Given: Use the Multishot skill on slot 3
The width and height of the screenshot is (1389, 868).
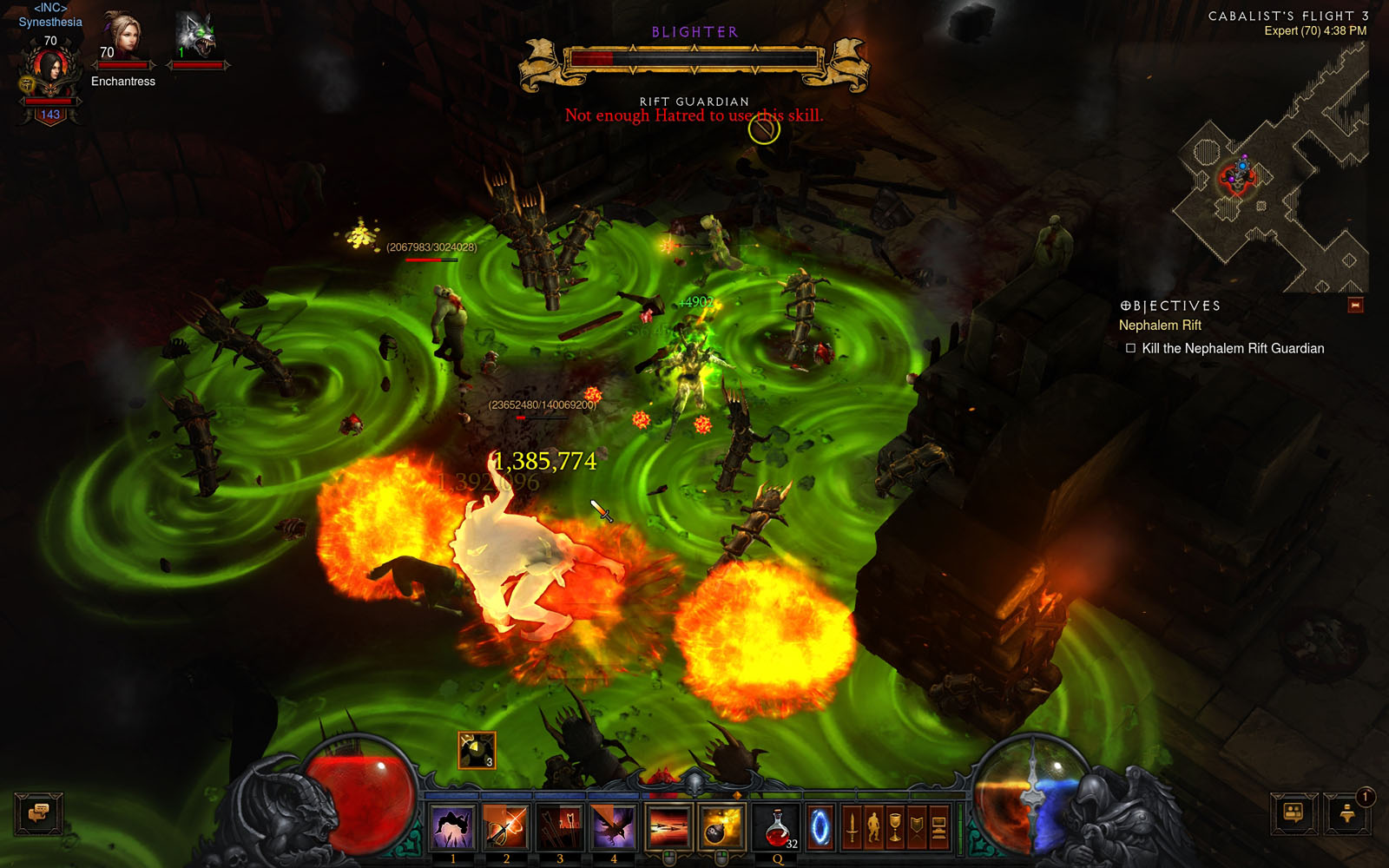Looking at the screenshot, I should (x=561, y=826).
